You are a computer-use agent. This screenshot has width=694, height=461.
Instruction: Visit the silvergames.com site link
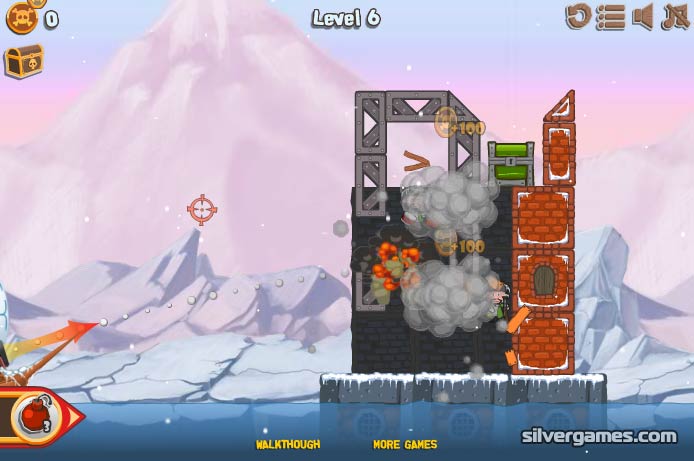(x=598, y=436)
